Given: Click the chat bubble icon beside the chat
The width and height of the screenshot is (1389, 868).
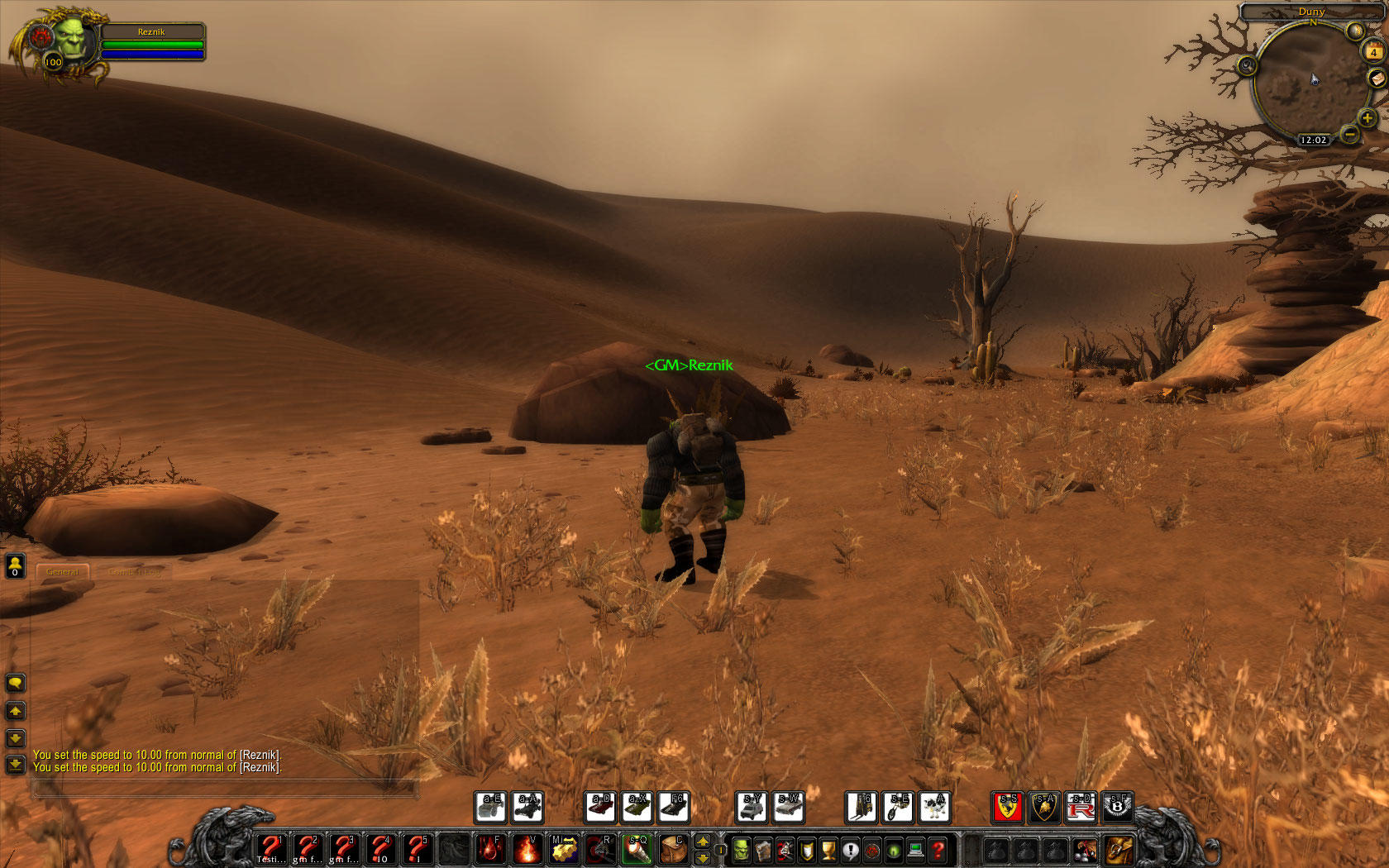Looking at the screenshot, I should click(15, 683).
